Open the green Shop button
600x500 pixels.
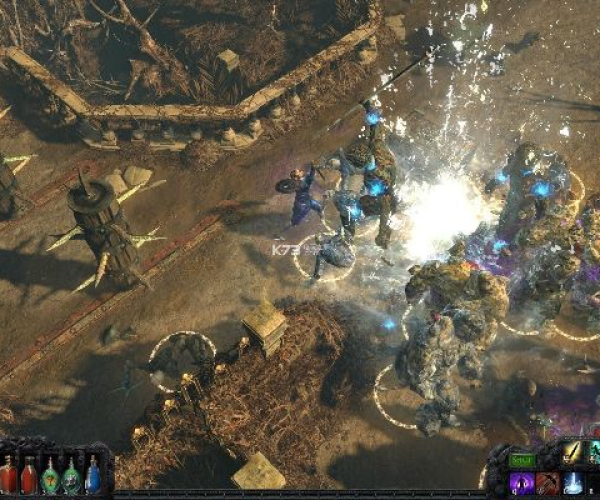pos(522,459)
